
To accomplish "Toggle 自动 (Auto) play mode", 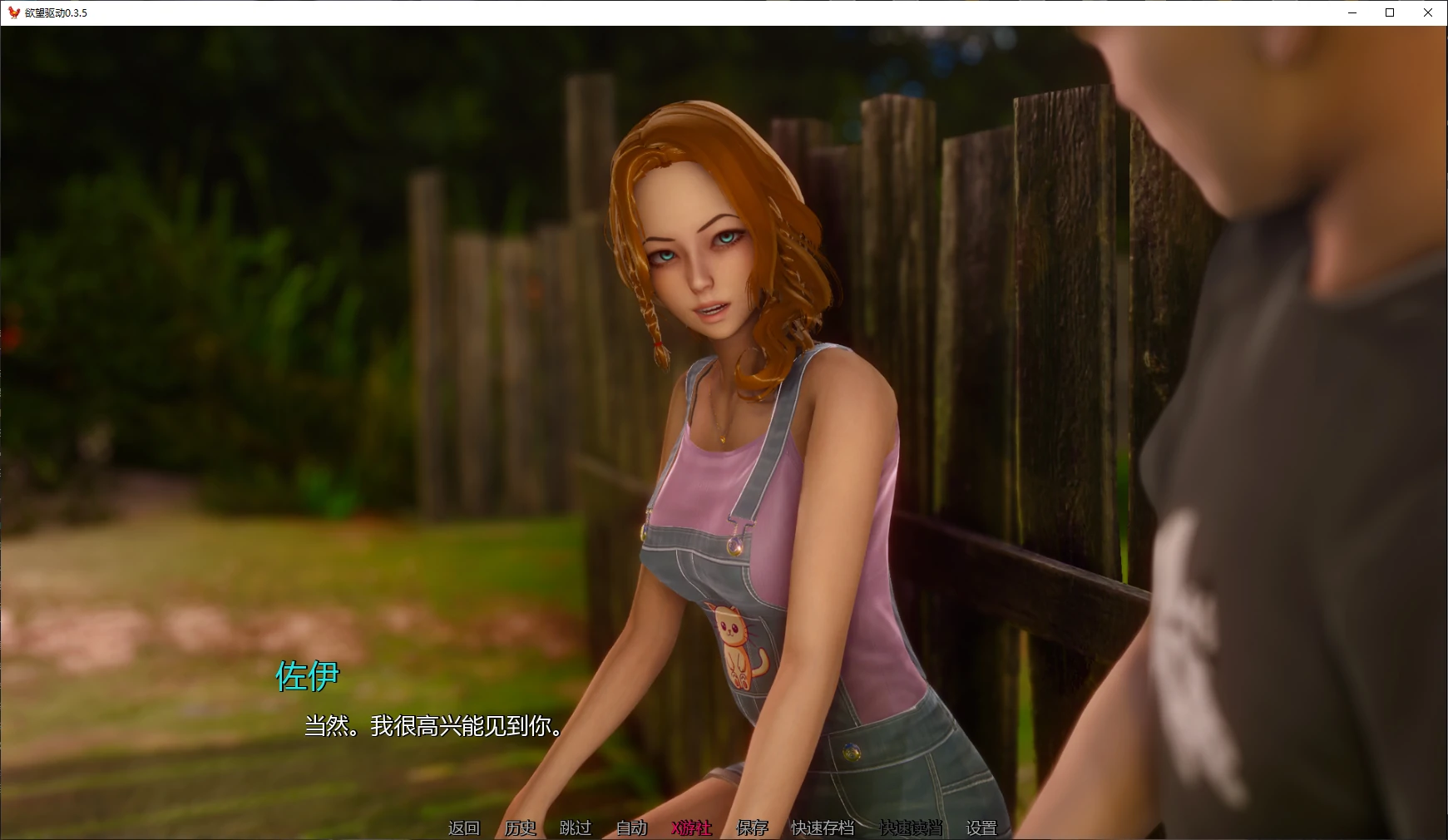I will coord(631,828).
